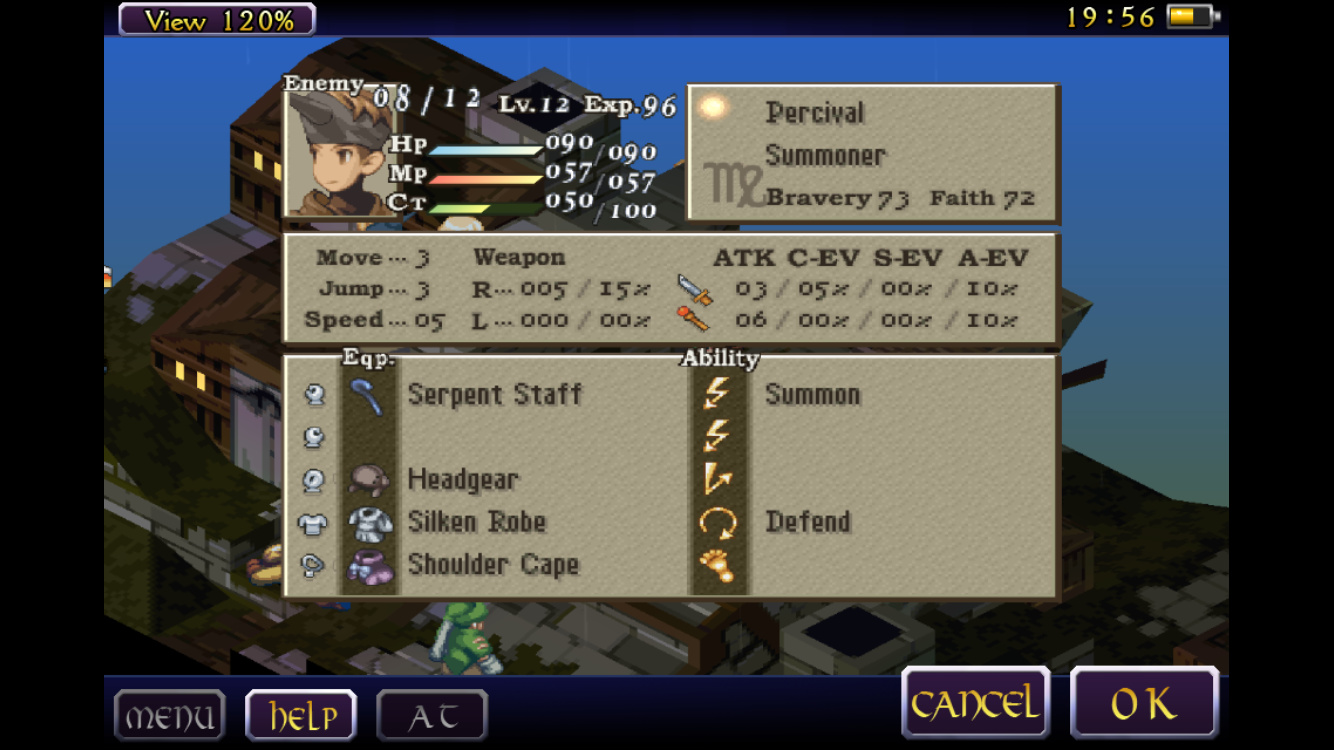
Task: Tap the footprint movement ability icon
Action: pos(717,565)
